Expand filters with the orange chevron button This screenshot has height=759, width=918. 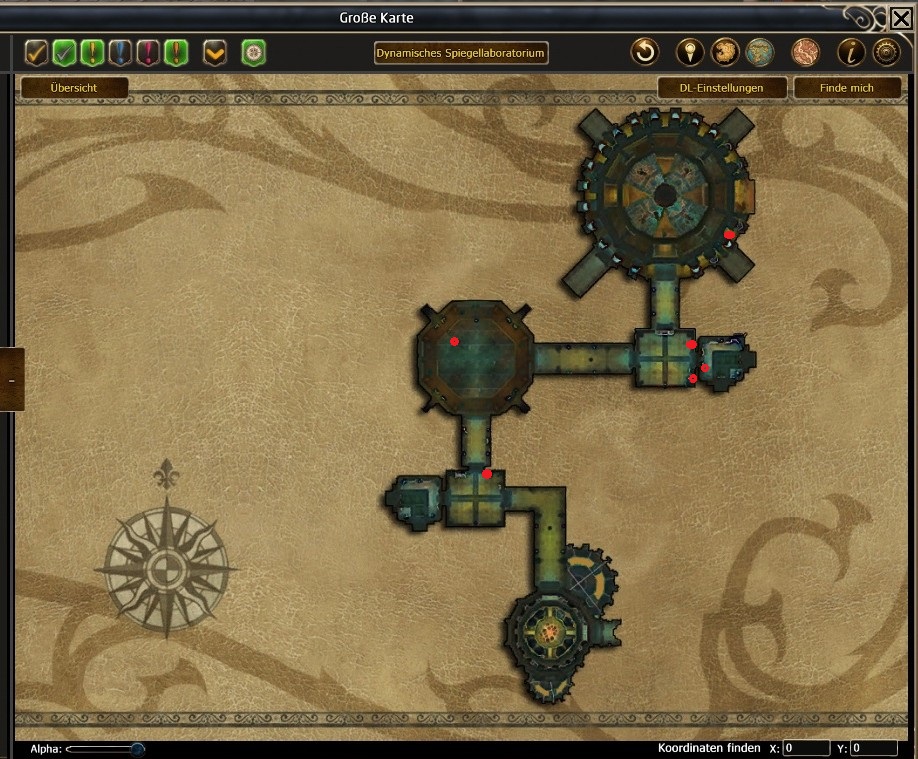point(215,52)
